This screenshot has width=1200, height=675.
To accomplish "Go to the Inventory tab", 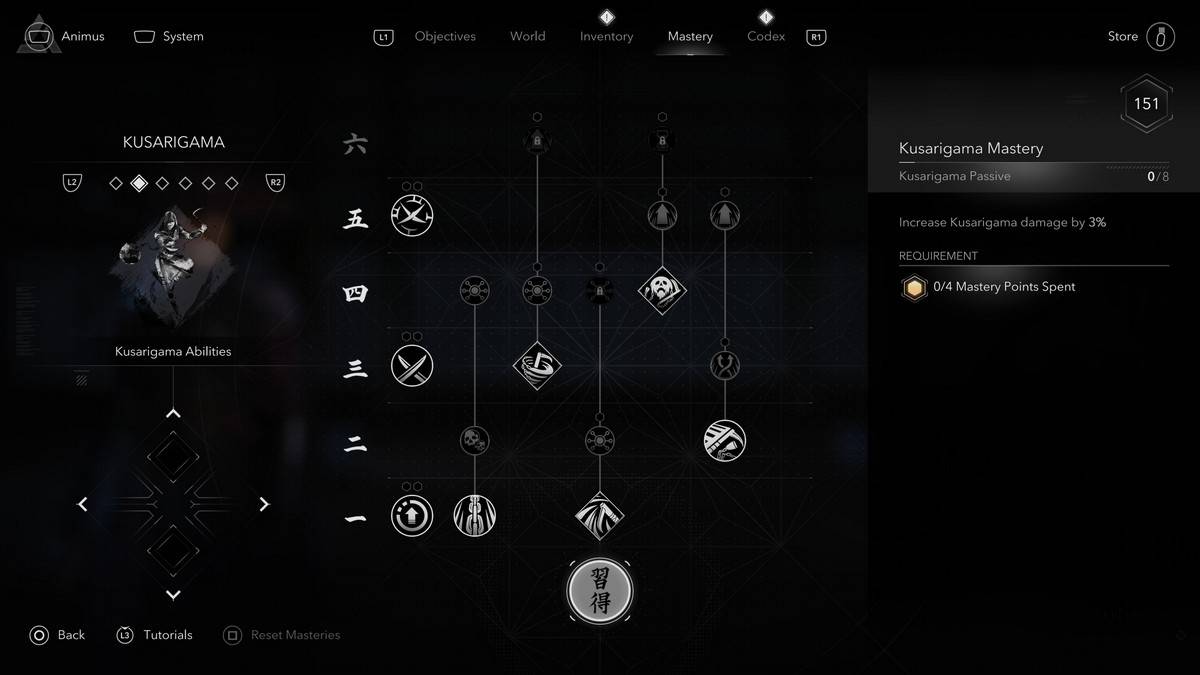I will [x=606, y=37].
